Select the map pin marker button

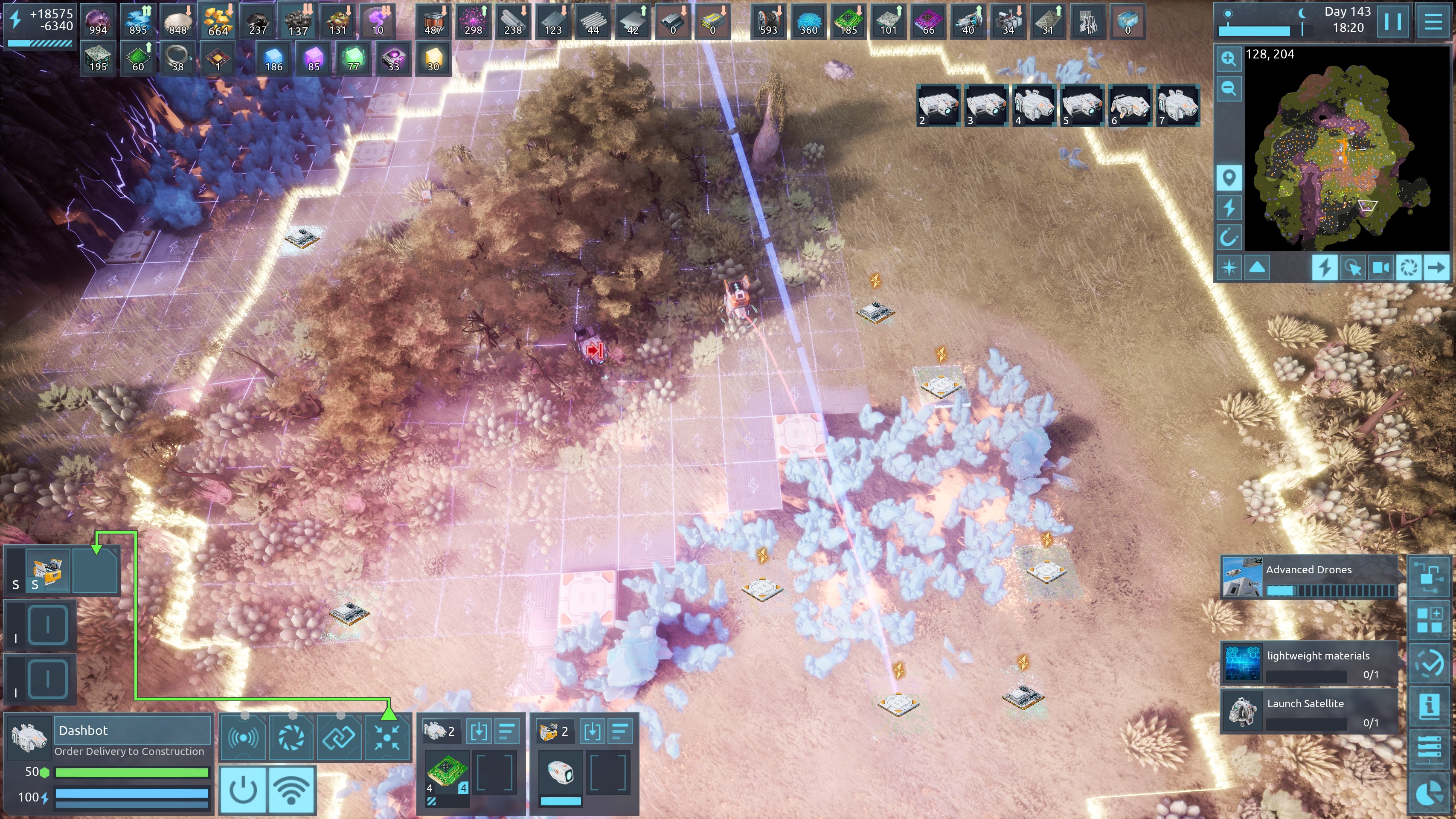(x=1228, y=178)
